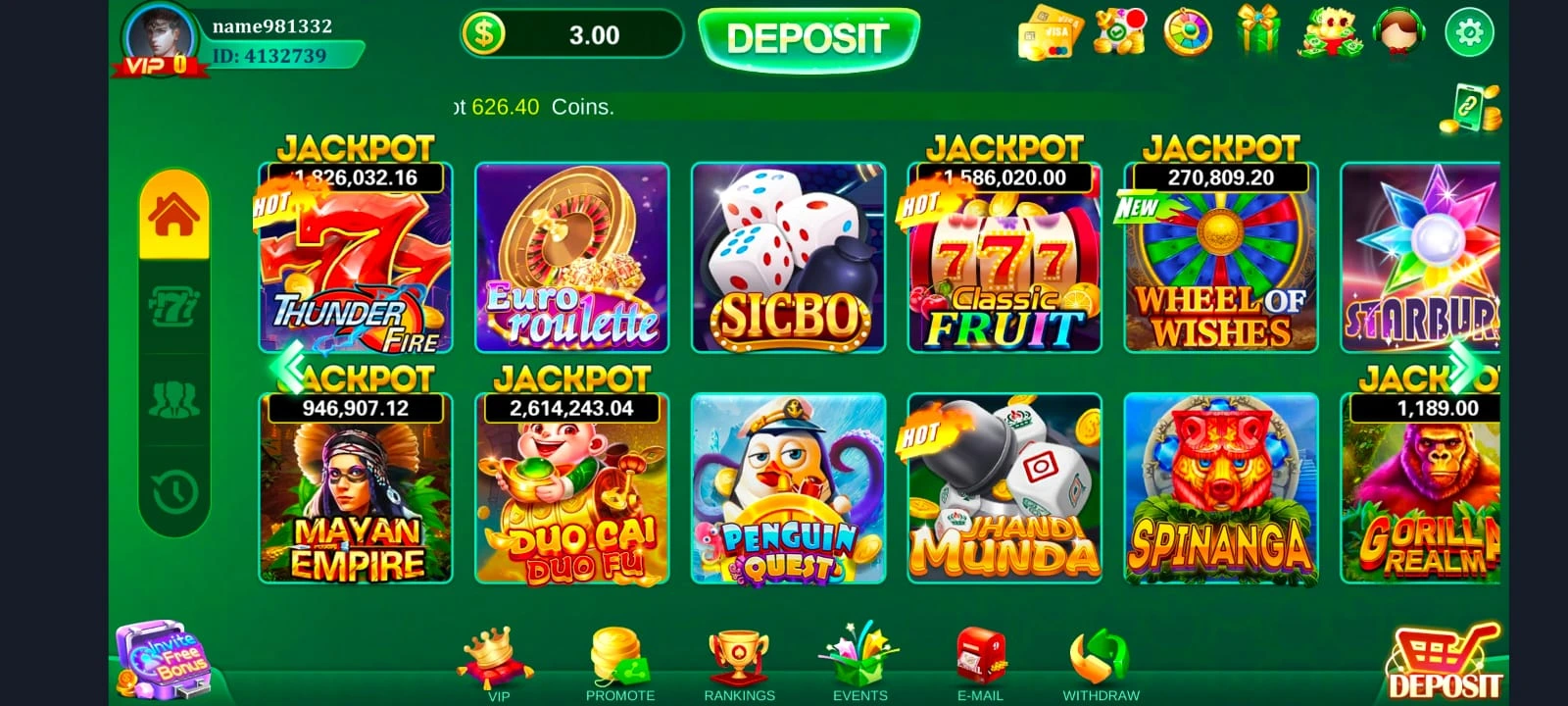Image resolution: width=1568 pixels, height=706 pixels.
Task: Open the Invite Free Bonus briefcase
Action: click(x=167, y=659)
